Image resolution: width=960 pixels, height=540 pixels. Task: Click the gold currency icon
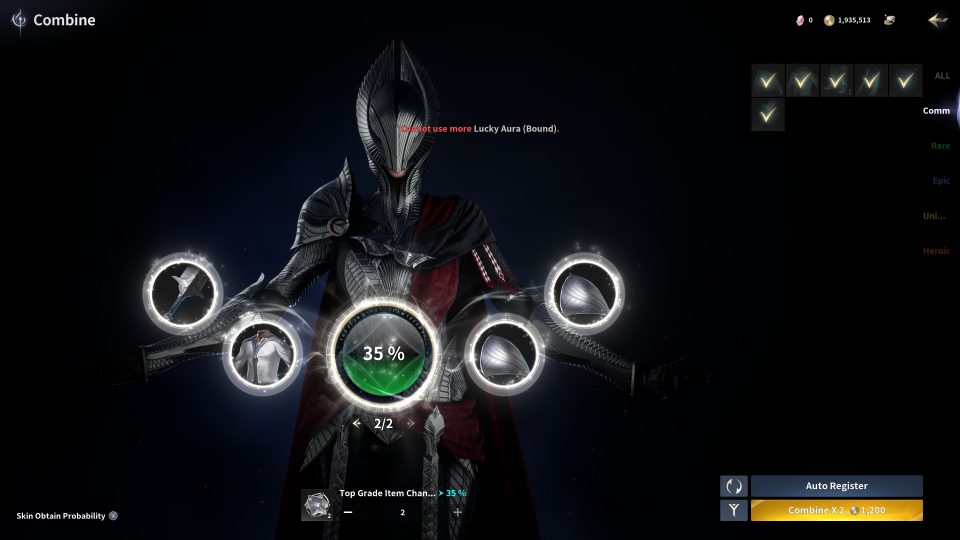coord(829,20)
